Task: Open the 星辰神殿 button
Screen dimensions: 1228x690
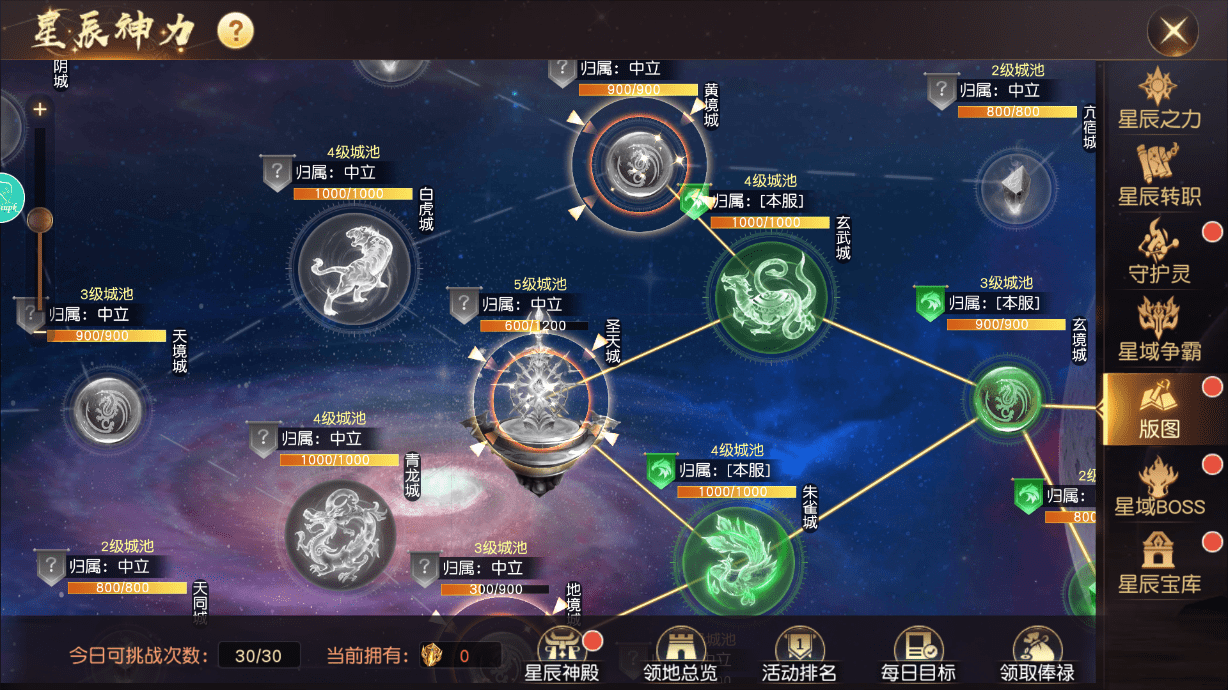Action: (x=561, y=655)
